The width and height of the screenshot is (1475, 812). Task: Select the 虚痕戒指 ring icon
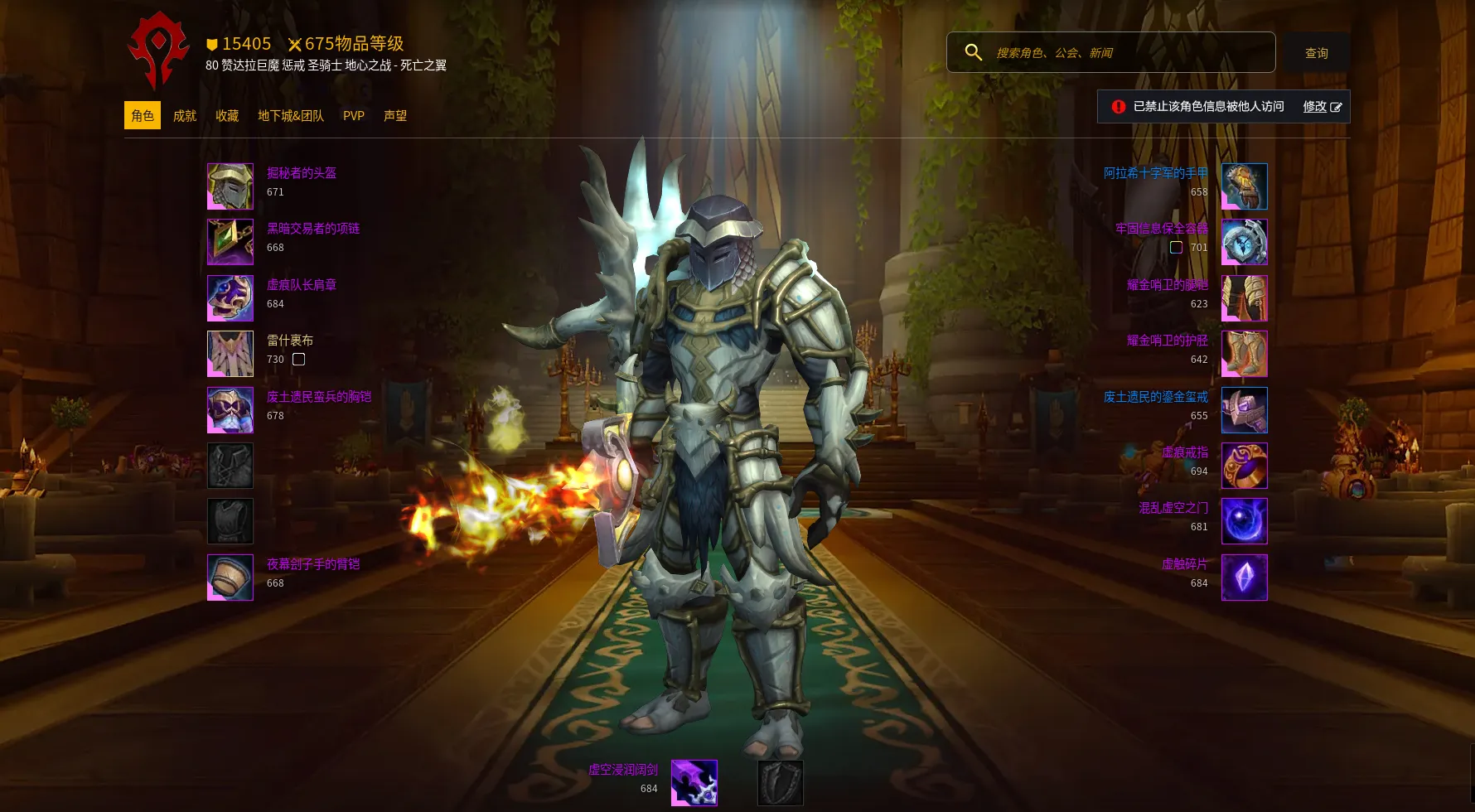click(1244, 466)
